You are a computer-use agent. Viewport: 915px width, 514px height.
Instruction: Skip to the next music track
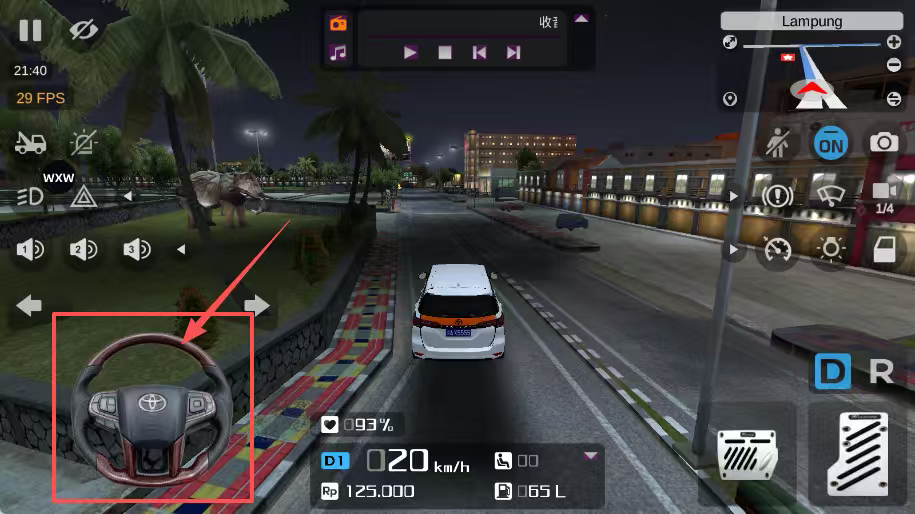coord(513,53)
